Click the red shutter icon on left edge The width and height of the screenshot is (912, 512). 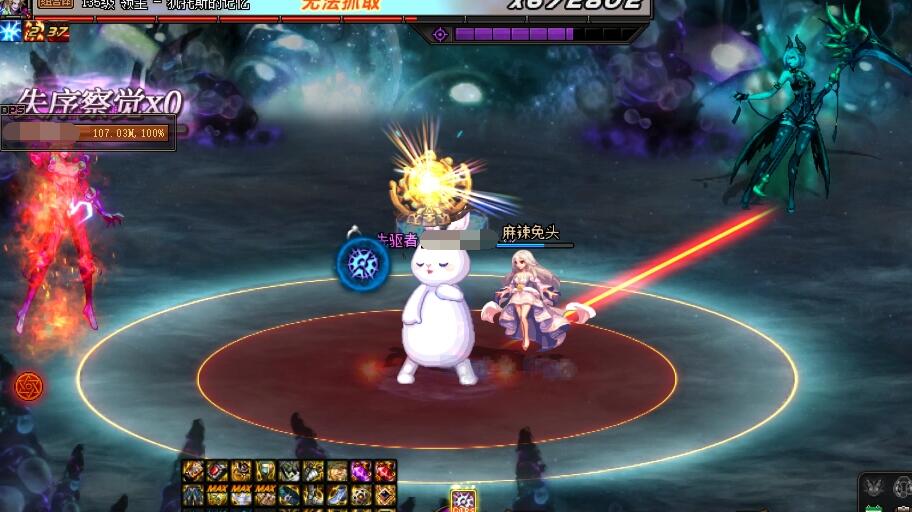coord(28,386)
